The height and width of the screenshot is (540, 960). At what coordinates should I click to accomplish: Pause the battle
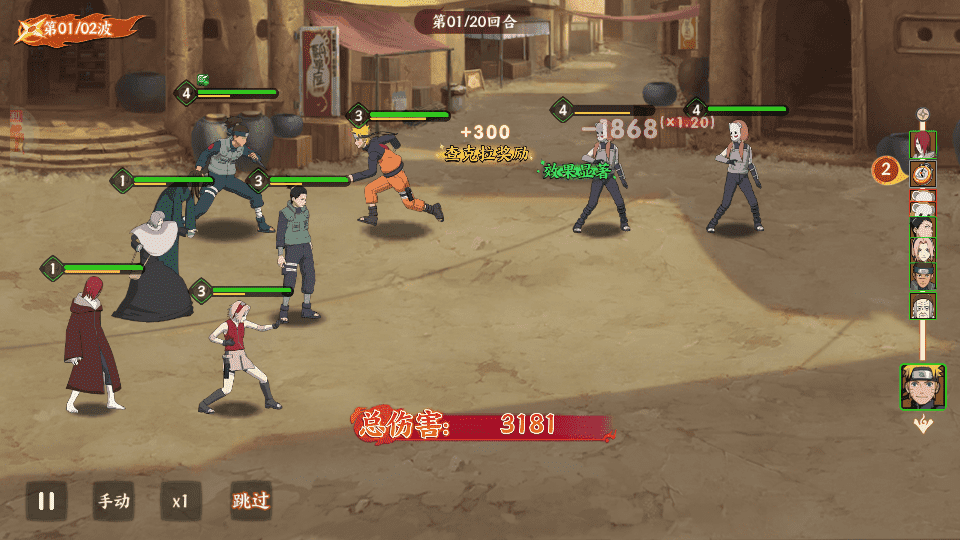[x=46, y=501]
